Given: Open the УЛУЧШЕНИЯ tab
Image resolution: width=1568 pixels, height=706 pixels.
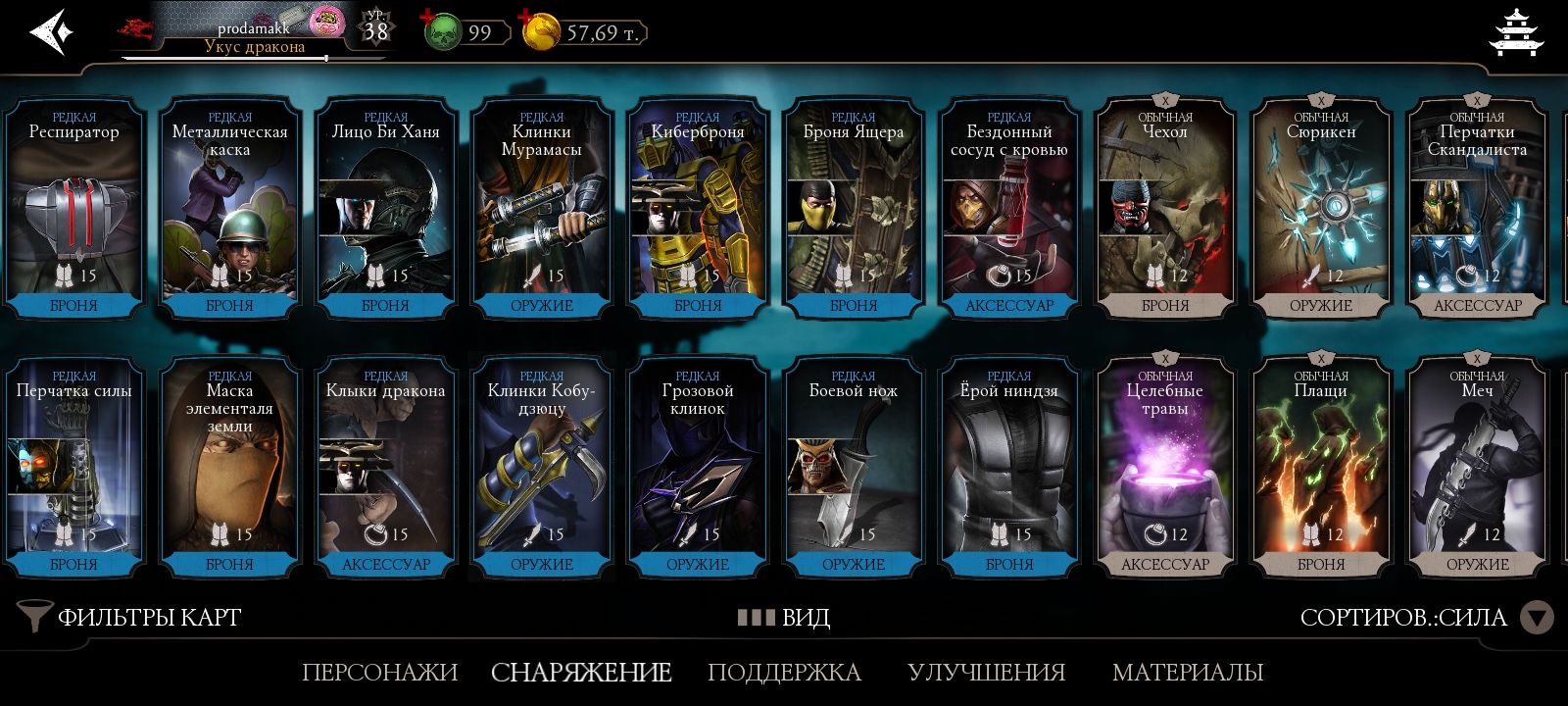Looking at the screenshot, I should point(986,673).
